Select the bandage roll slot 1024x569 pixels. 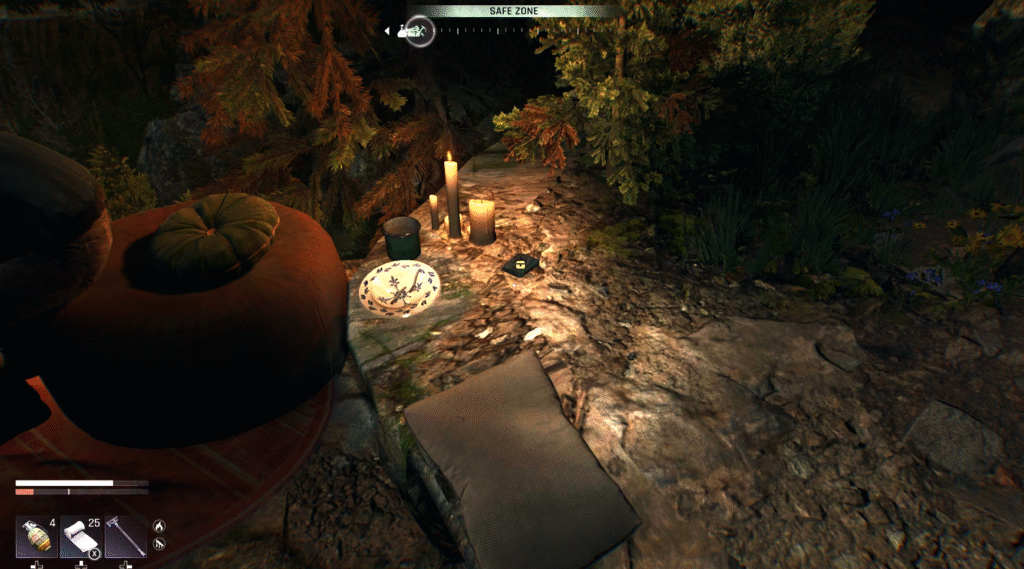tap(80, 537)
